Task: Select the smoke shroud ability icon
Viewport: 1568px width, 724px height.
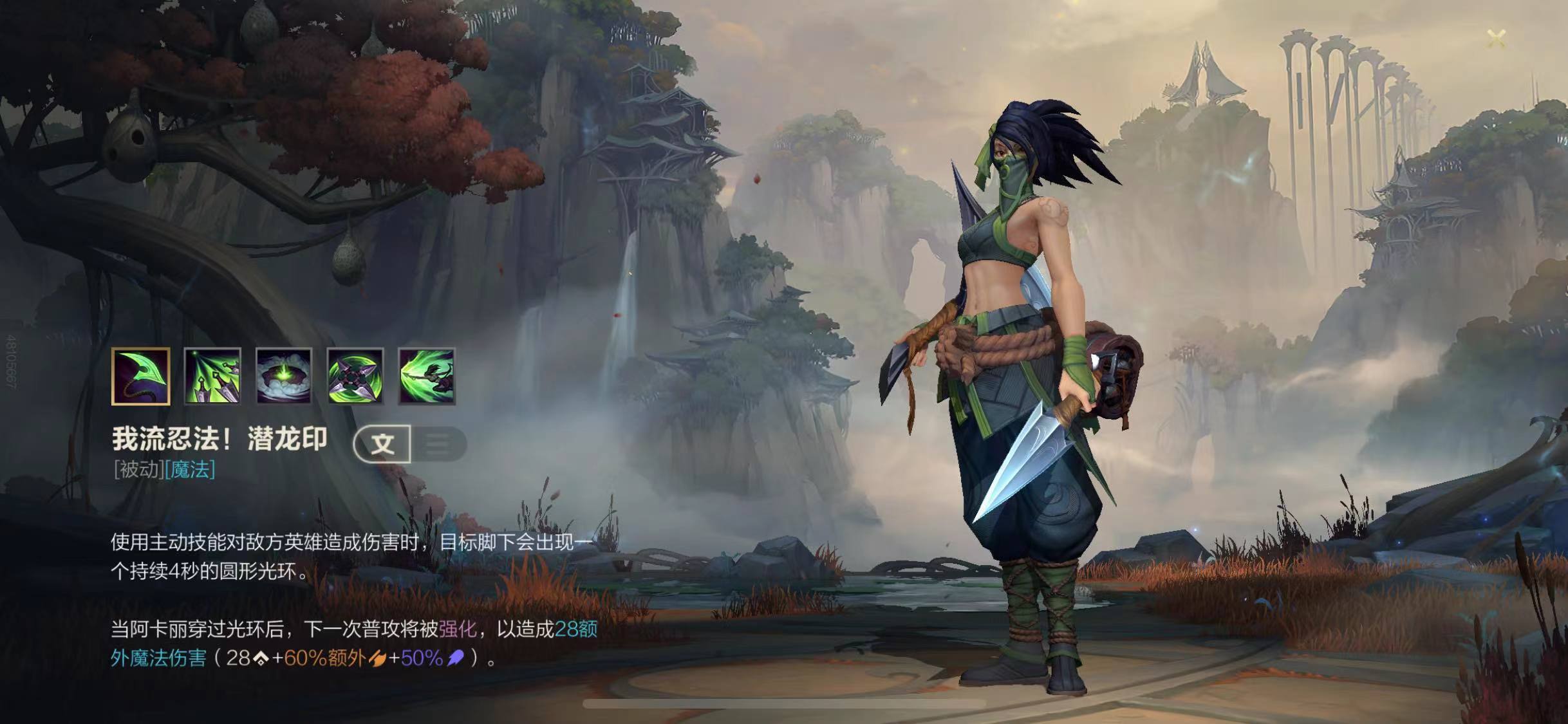Action: click(284, 376)
